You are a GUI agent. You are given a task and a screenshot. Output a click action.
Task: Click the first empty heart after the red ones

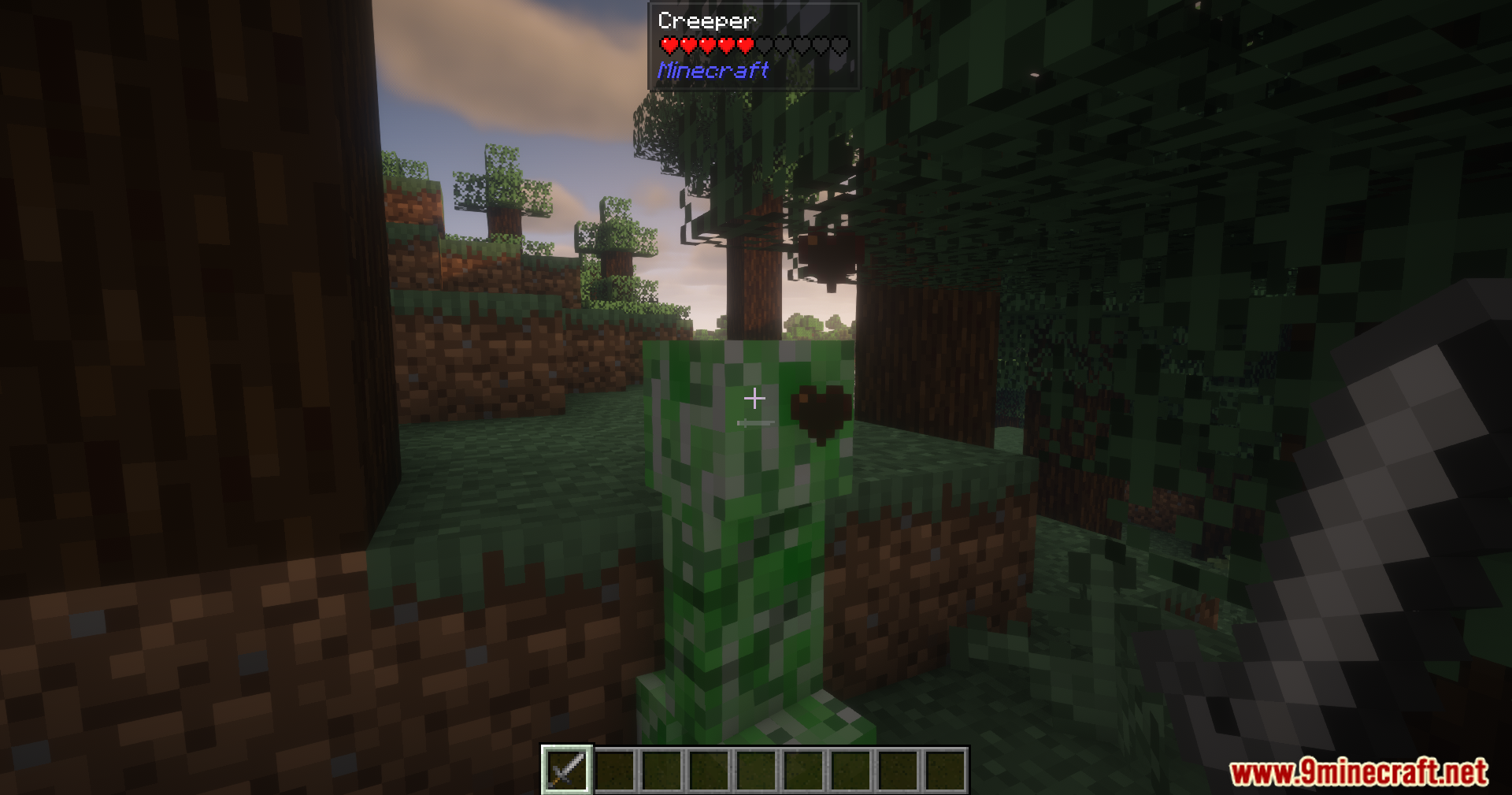pos(763,45)
